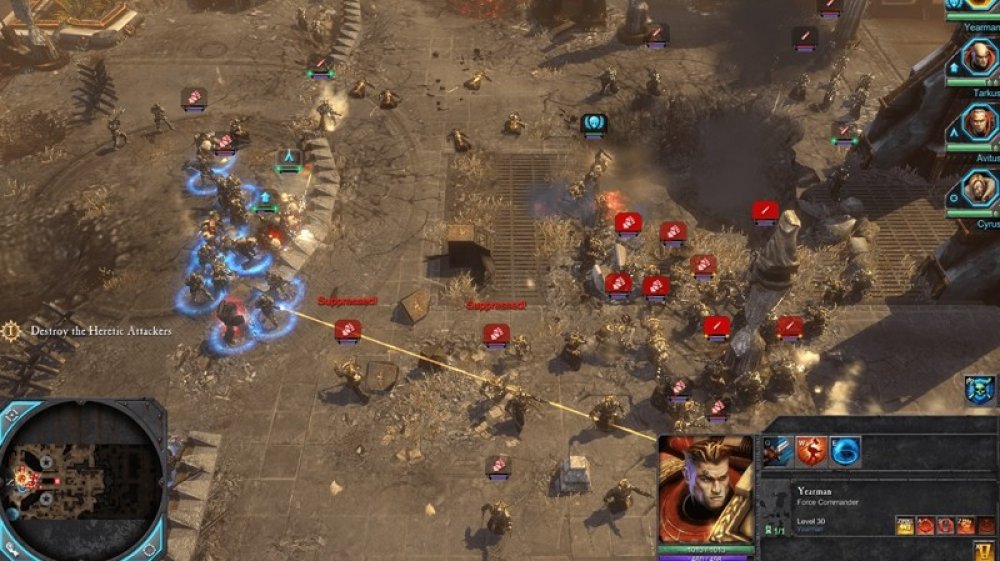Activate the Q sword strike ability

[778, 452]
